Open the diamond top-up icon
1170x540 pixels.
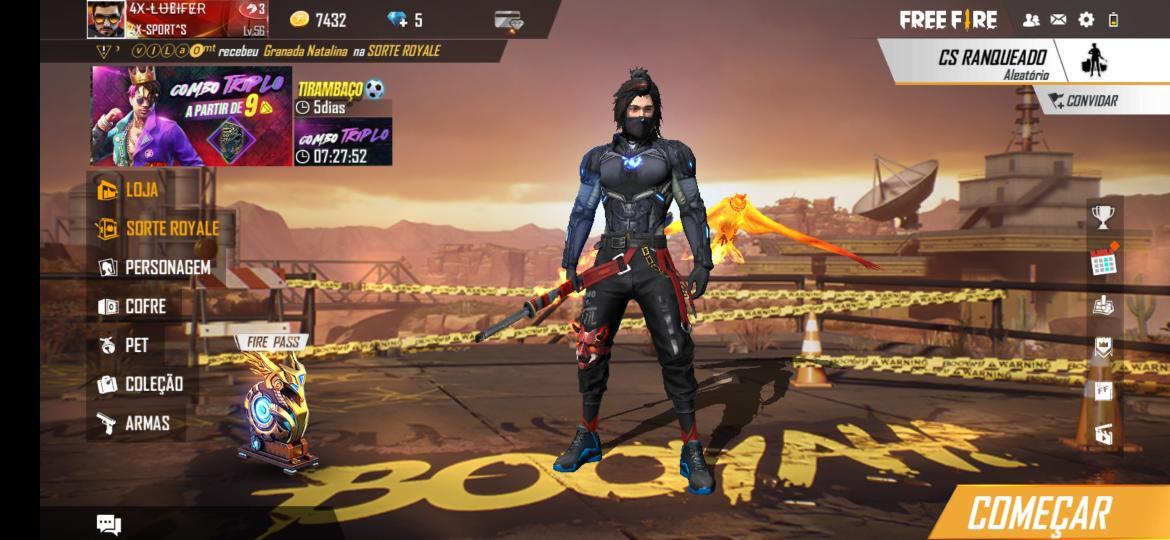point(405,19)
